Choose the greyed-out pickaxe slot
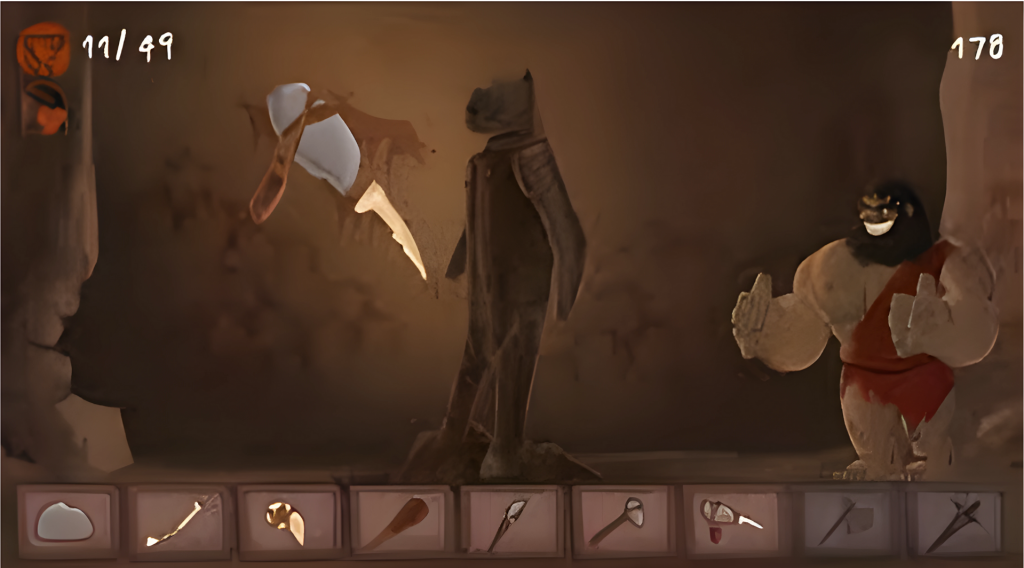This screenshot has height=568, width=1024. (955, 521)
